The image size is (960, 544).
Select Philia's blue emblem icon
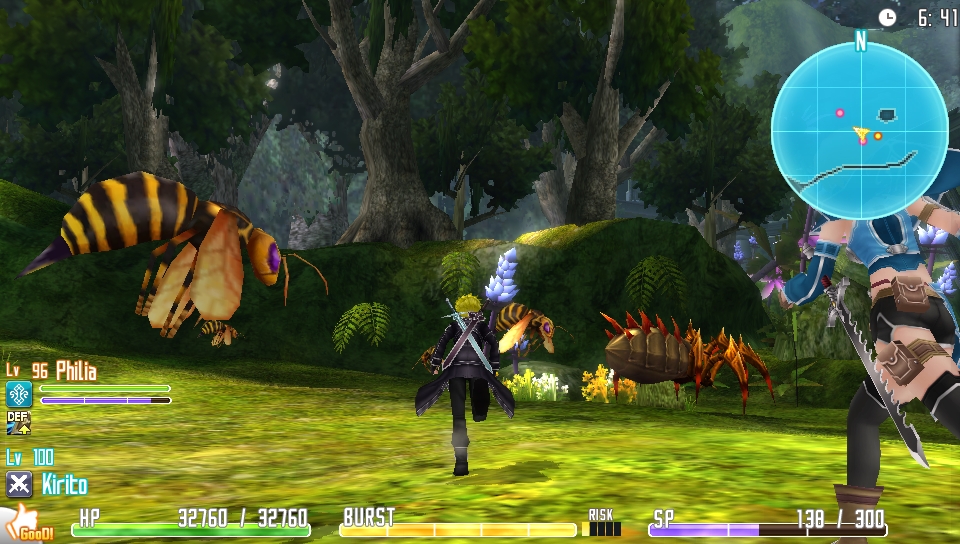pyautogui.click(x=19, y=394)
